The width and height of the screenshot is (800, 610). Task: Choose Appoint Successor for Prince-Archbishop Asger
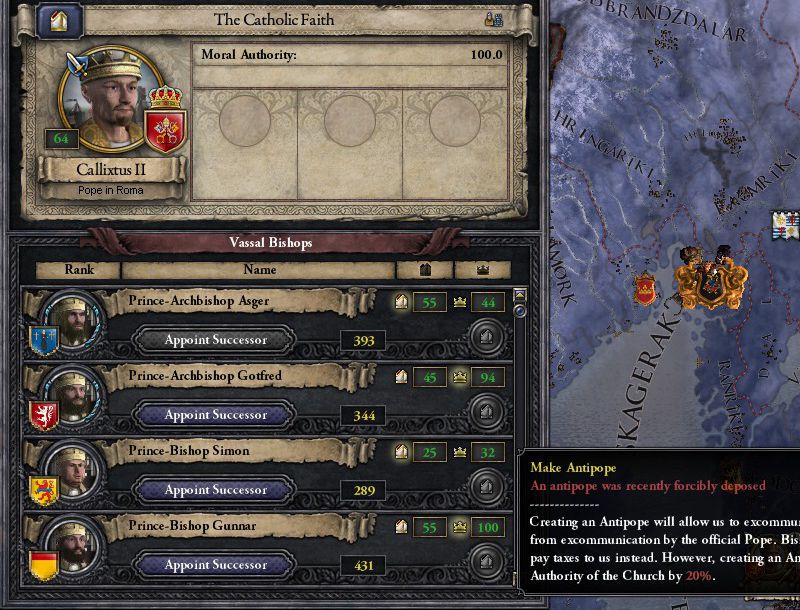click(x=216, y=340)
